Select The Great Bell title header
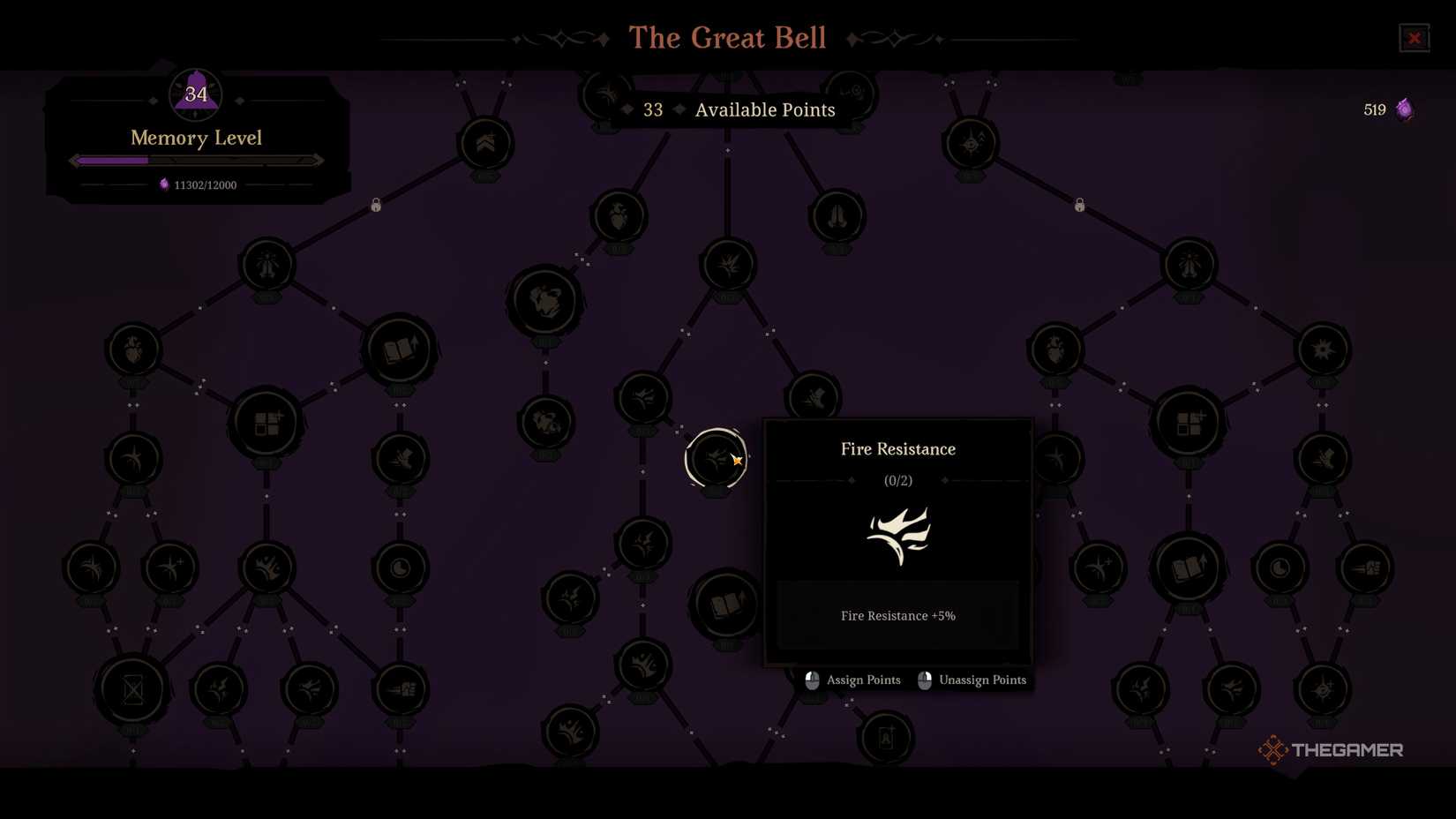The height and width of the screenshot is (819, 1456). (727, 37)
